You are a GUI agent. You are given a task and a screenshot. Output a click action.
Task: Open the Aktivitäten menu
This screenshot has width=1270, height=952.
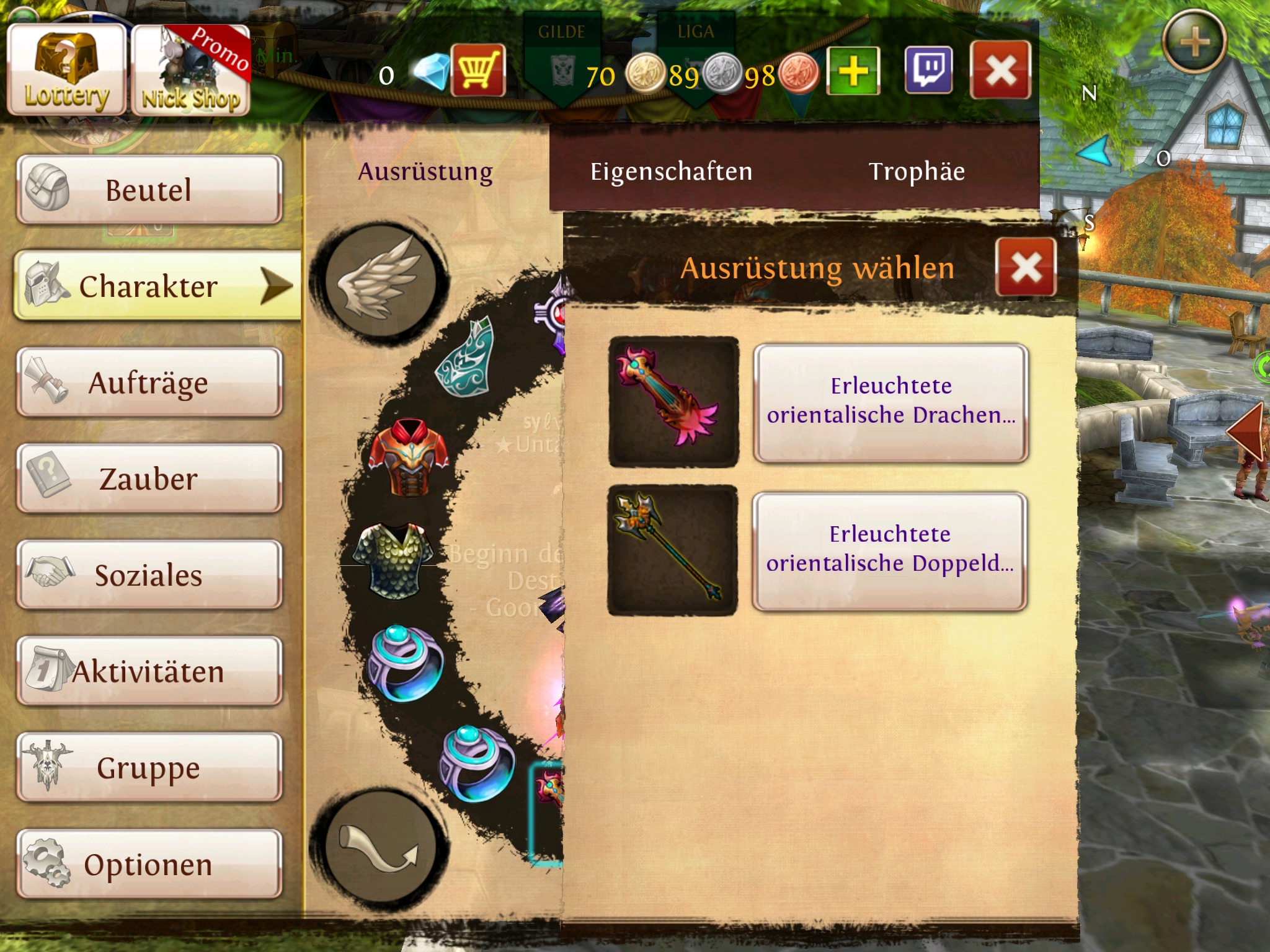click(x=149, y=671)
